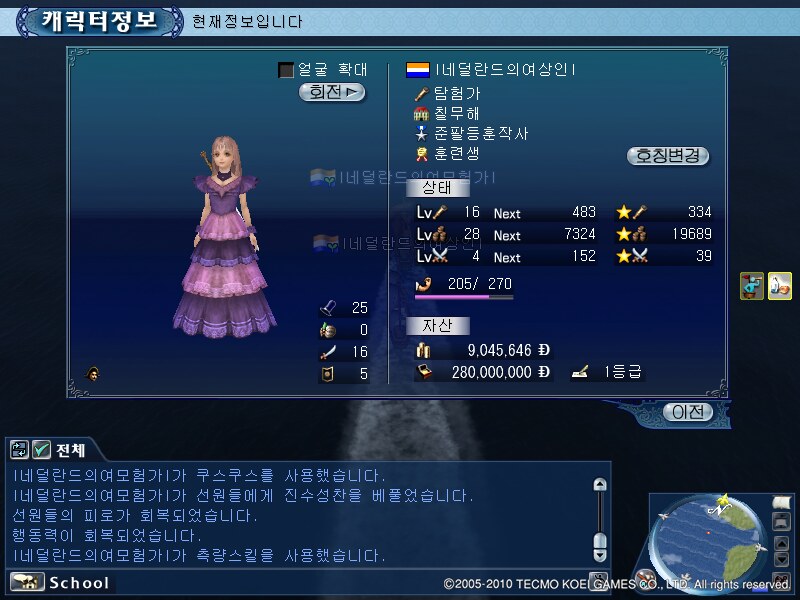Click the ship icon button below the sail
The width and height of the screenshot is (800, 600).
point(782,522)
